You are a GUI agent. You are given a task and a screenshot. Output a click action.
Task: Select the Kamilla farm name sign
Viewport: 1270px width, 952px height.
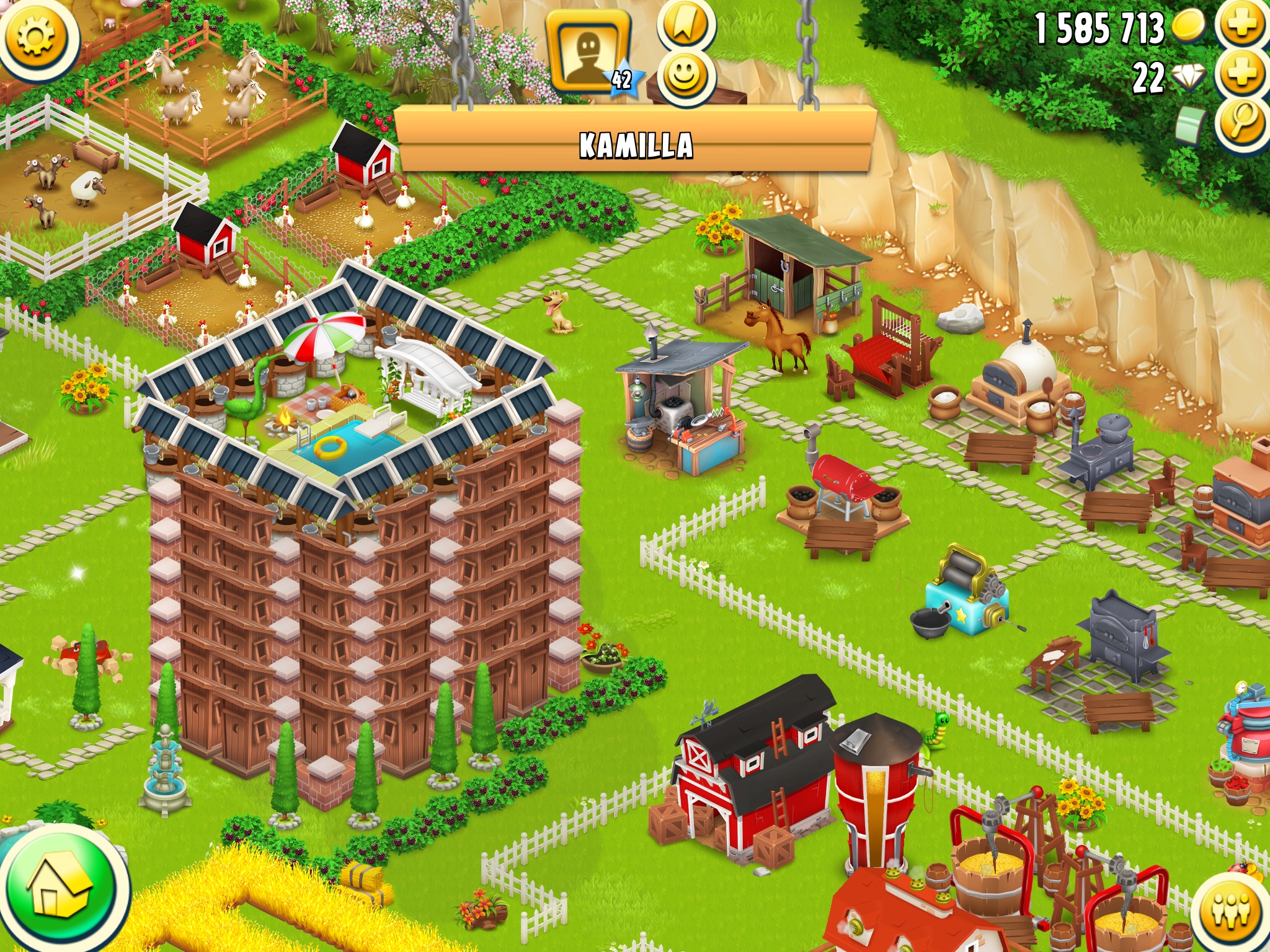click(636, 144)
